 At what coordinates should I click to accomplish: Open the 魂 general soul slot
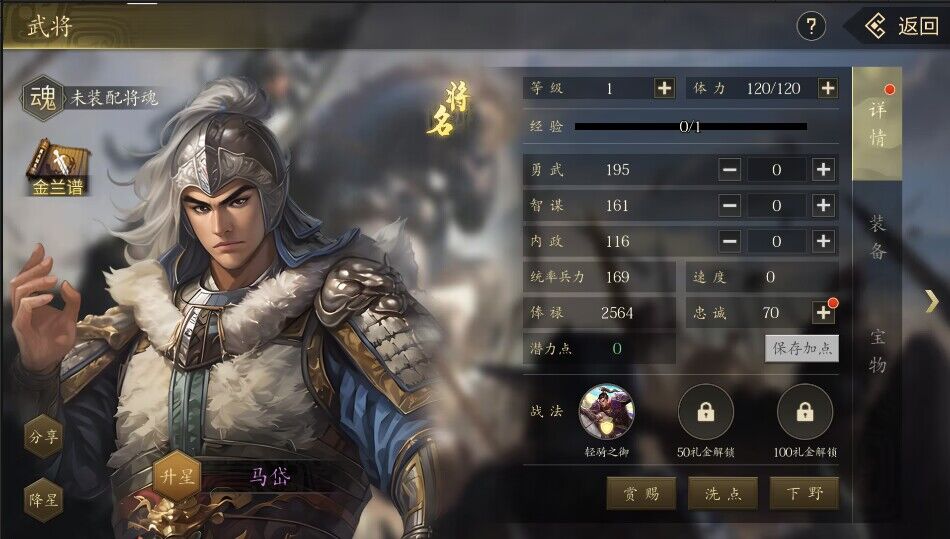point(45,97)
